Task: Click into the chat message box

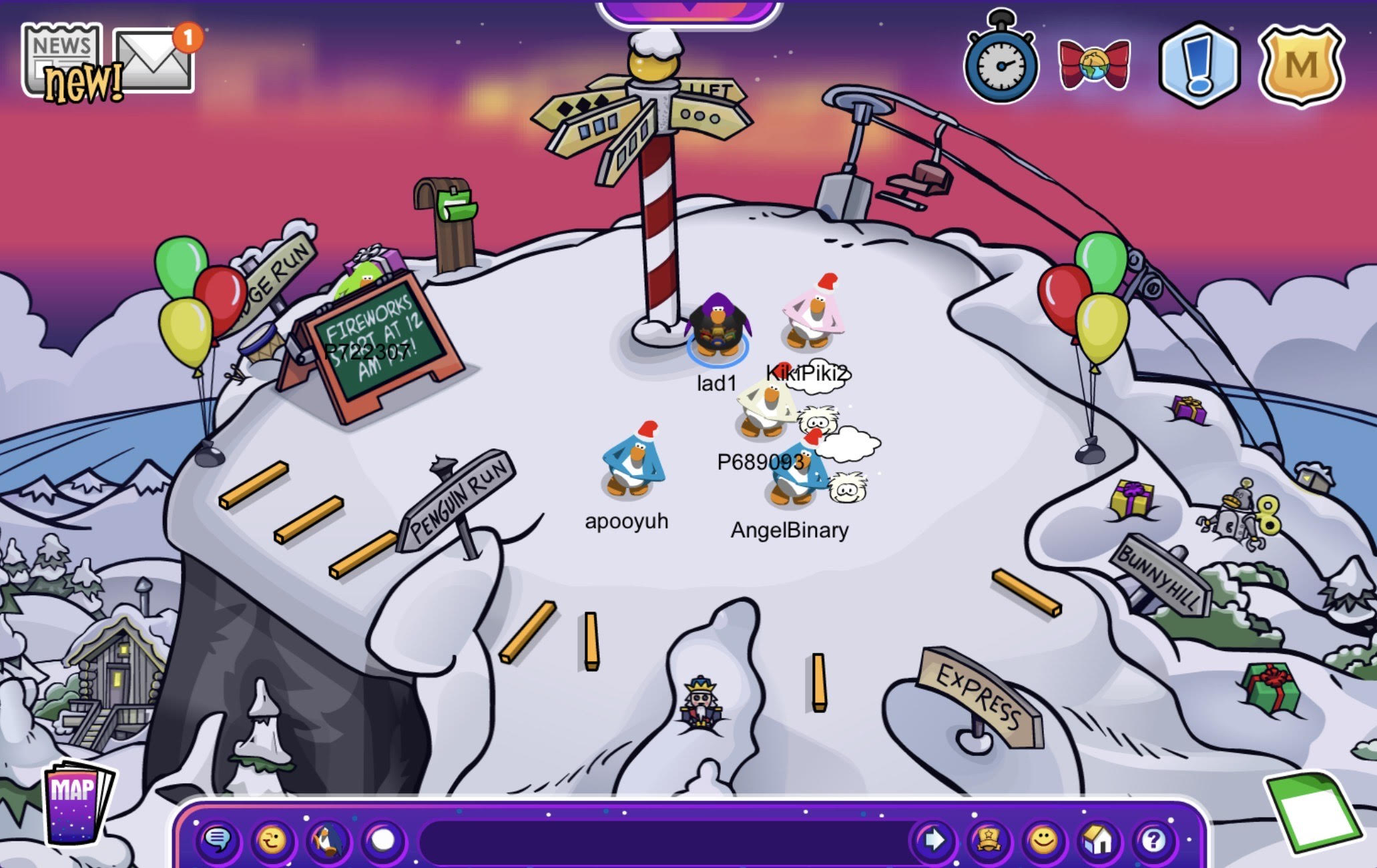Action: [x=661, y=839]
